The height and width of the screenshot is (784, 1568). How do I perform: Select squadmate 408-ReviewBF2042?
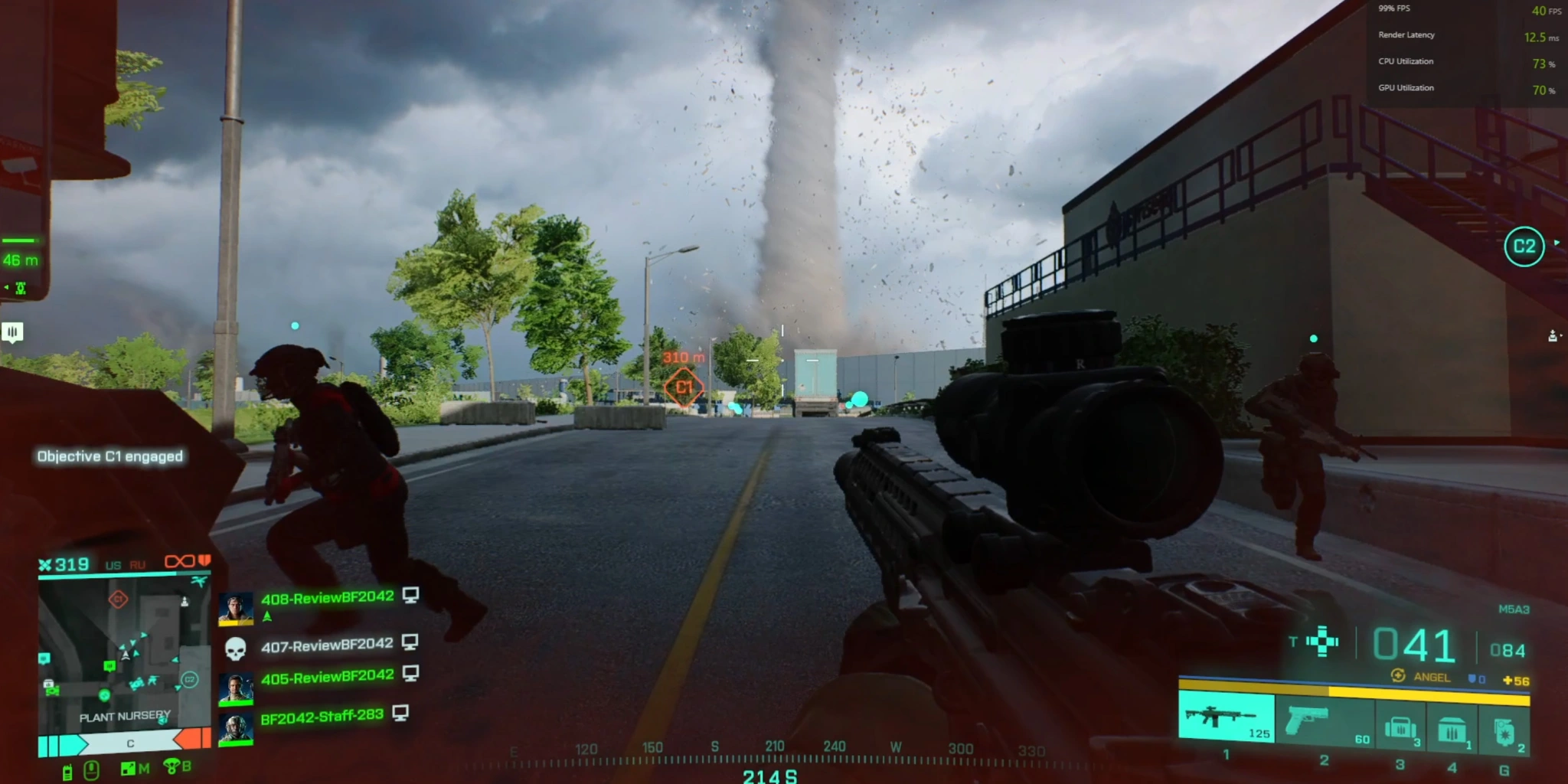click(327, 598)
